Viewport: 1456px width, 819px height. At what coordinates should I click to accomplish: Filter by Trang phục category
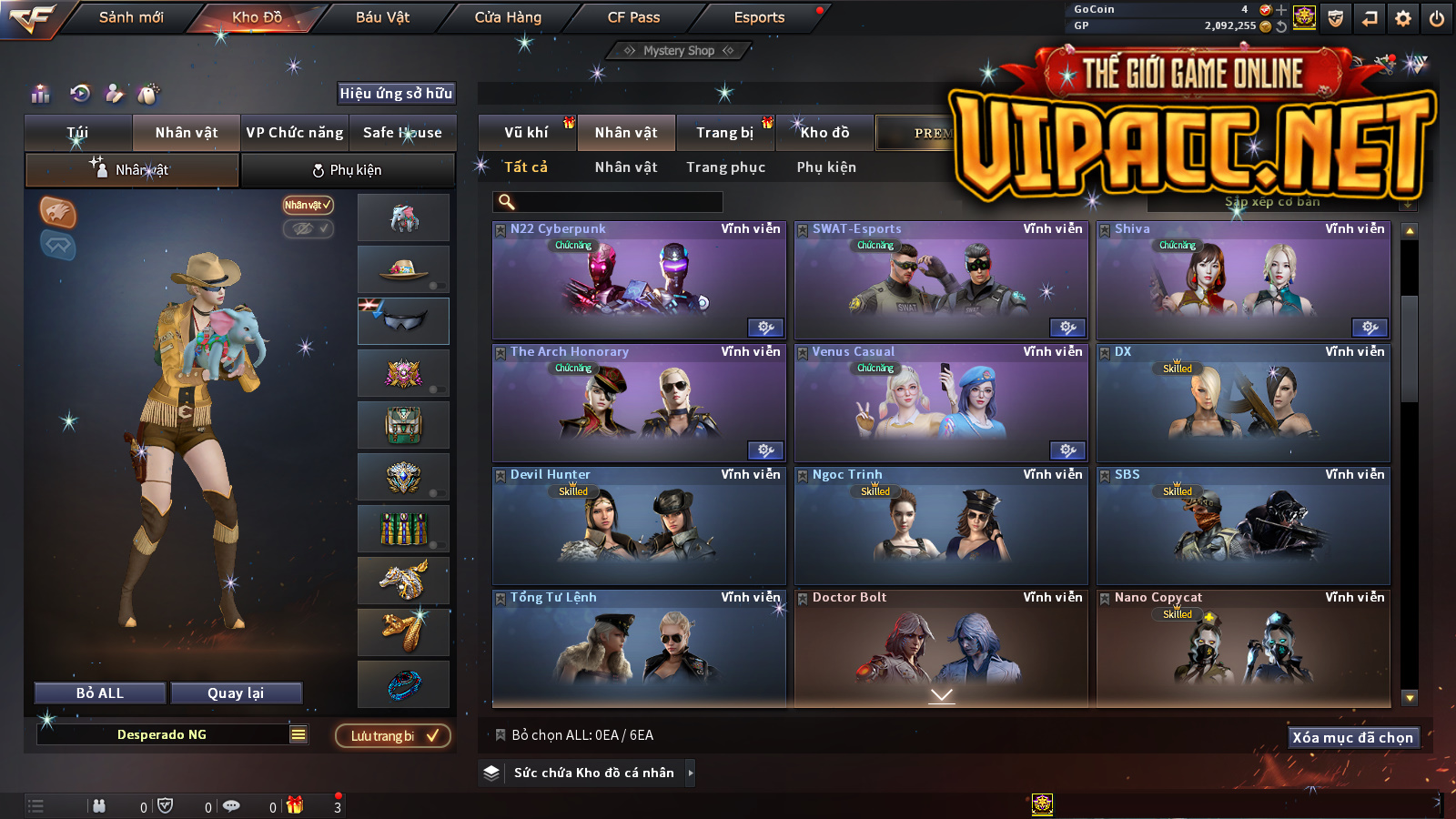pos(725,167)
